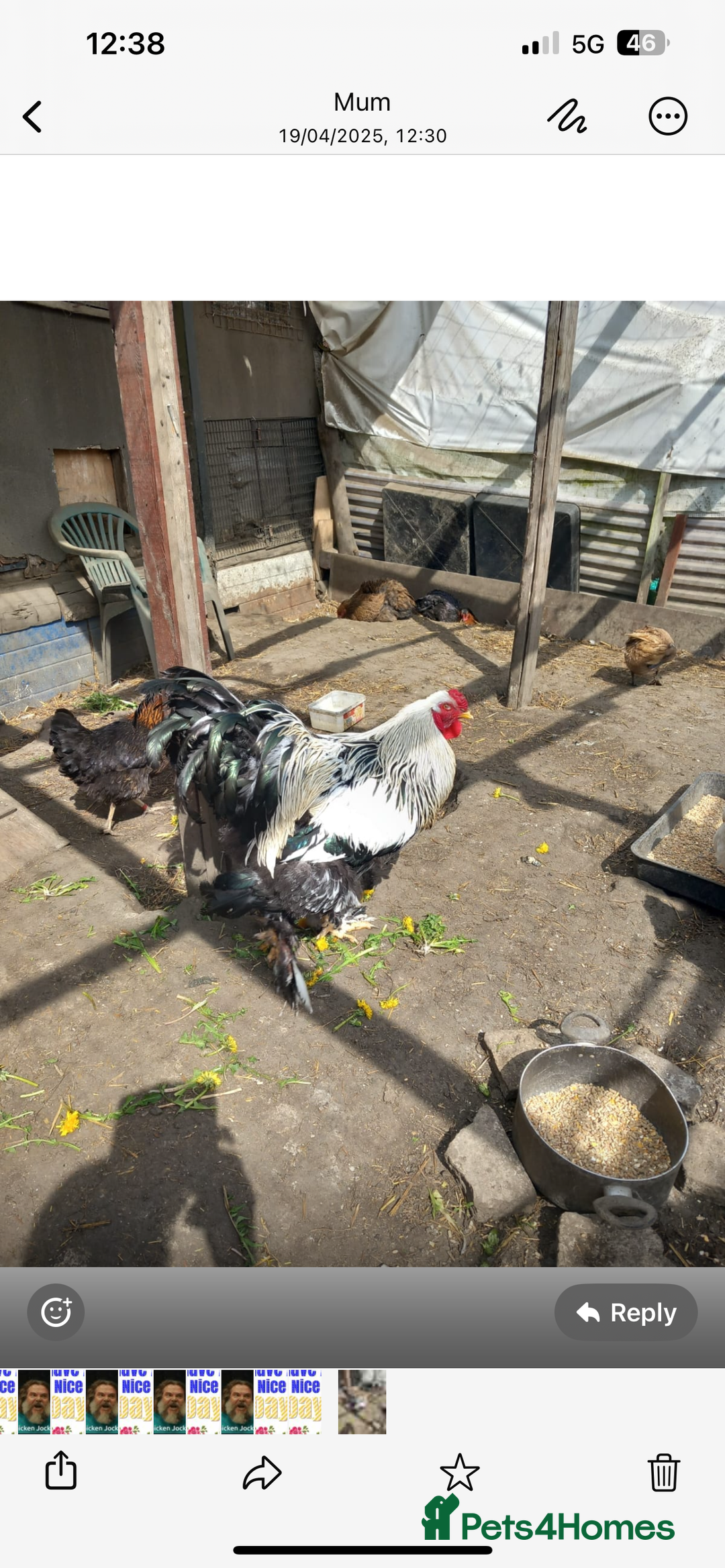Tap the Reply button
This screenshot has height=1568, width=725.
tap(626, 1312)
